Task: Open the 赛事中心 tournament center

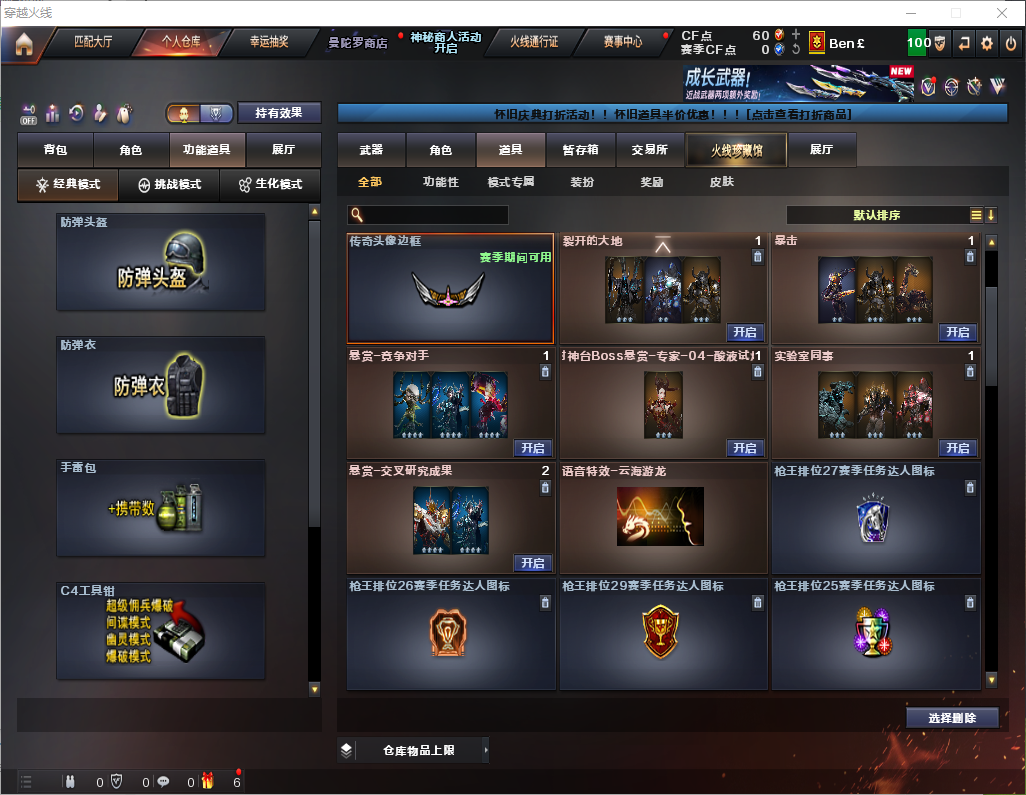Action: [622, 42]
